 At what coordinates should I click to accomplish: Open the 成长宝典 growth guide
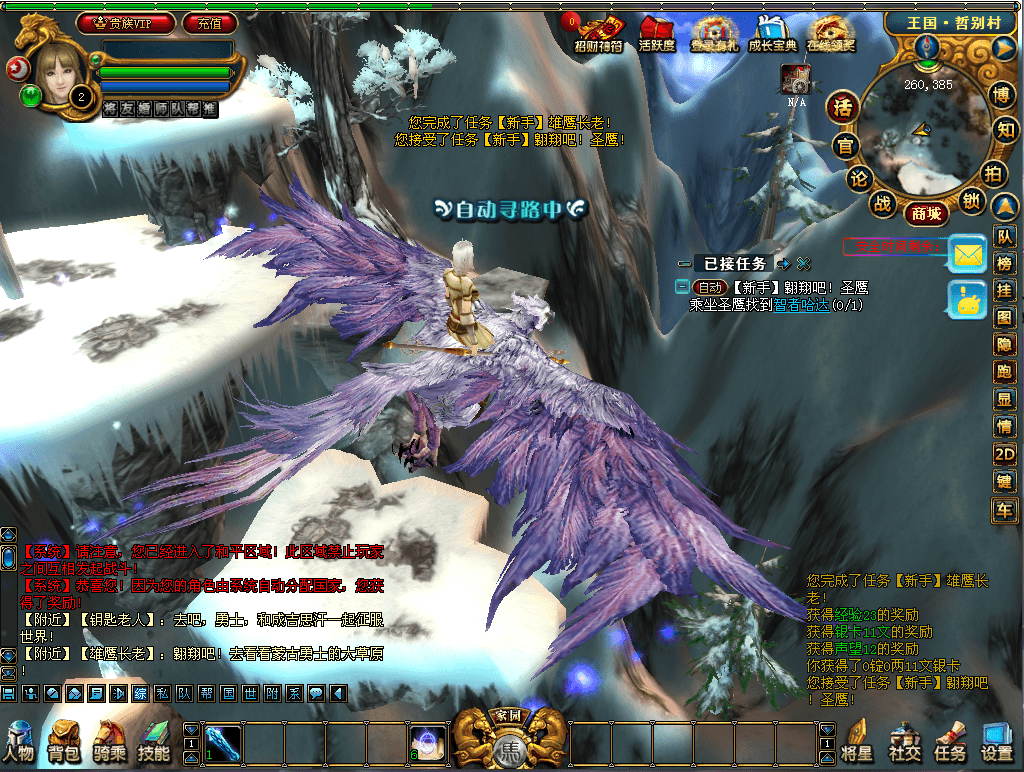(x=772, y=34)
